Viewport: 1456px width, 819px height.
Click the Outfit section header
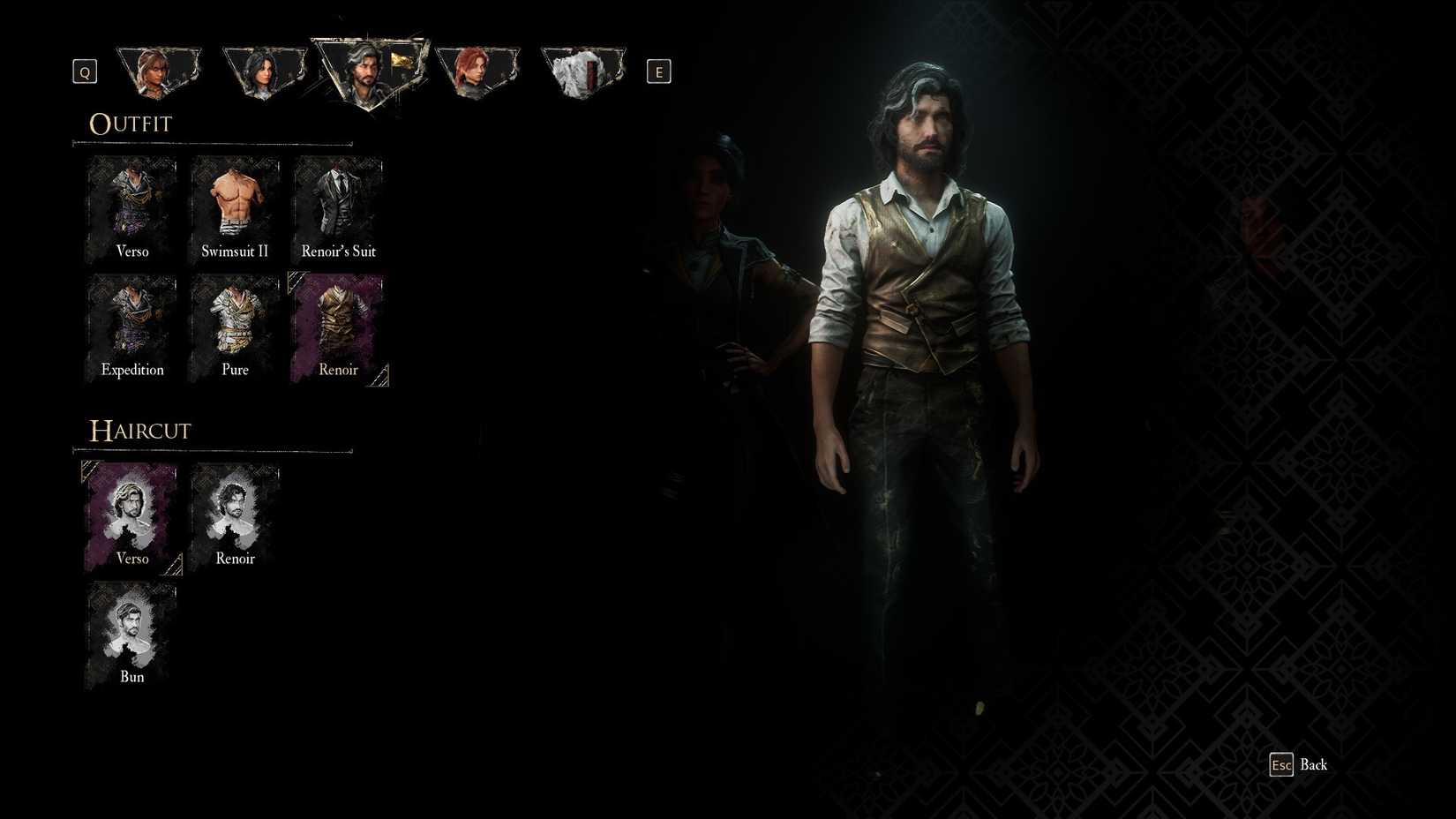tap(130, 124)
